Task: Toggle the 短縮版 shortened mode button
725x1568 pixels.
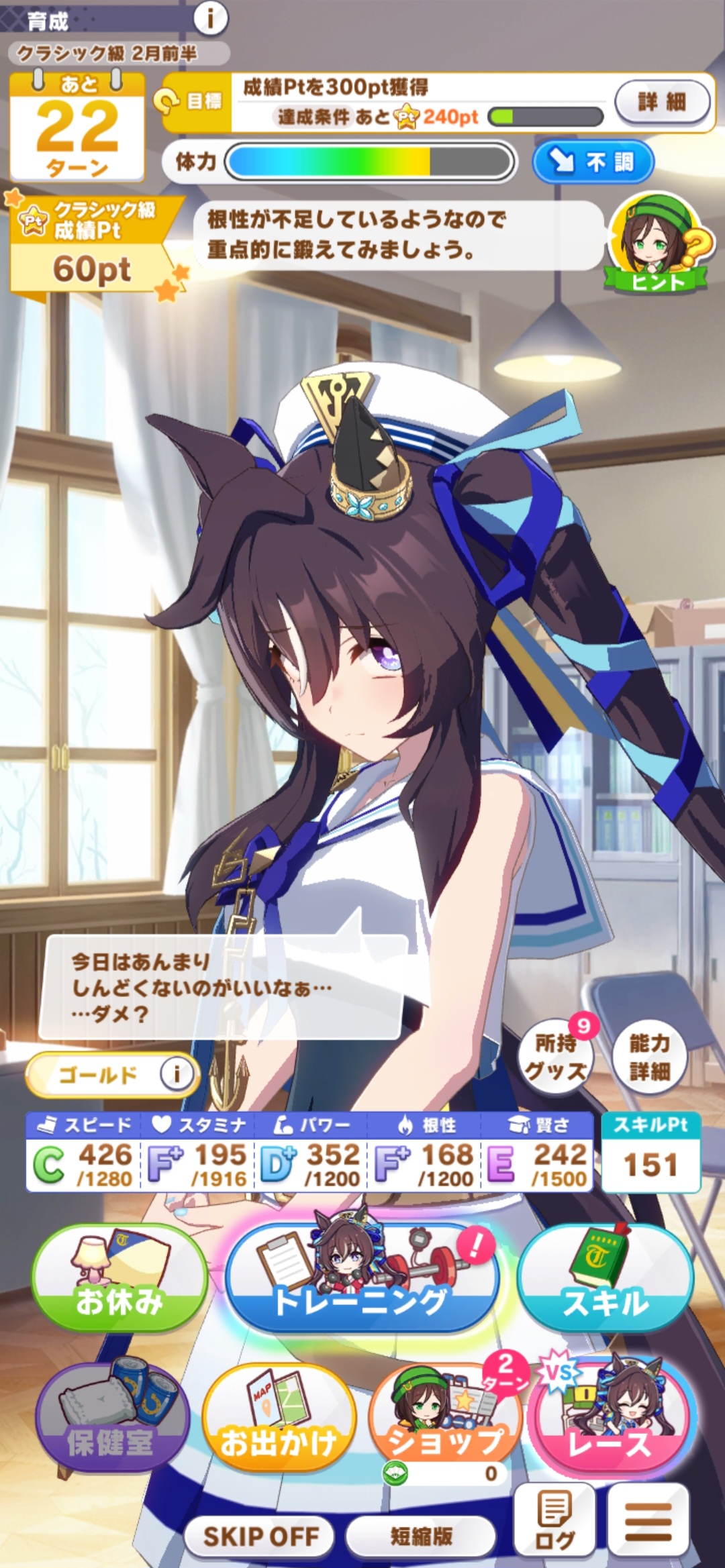Action: tap(421, 1536)
